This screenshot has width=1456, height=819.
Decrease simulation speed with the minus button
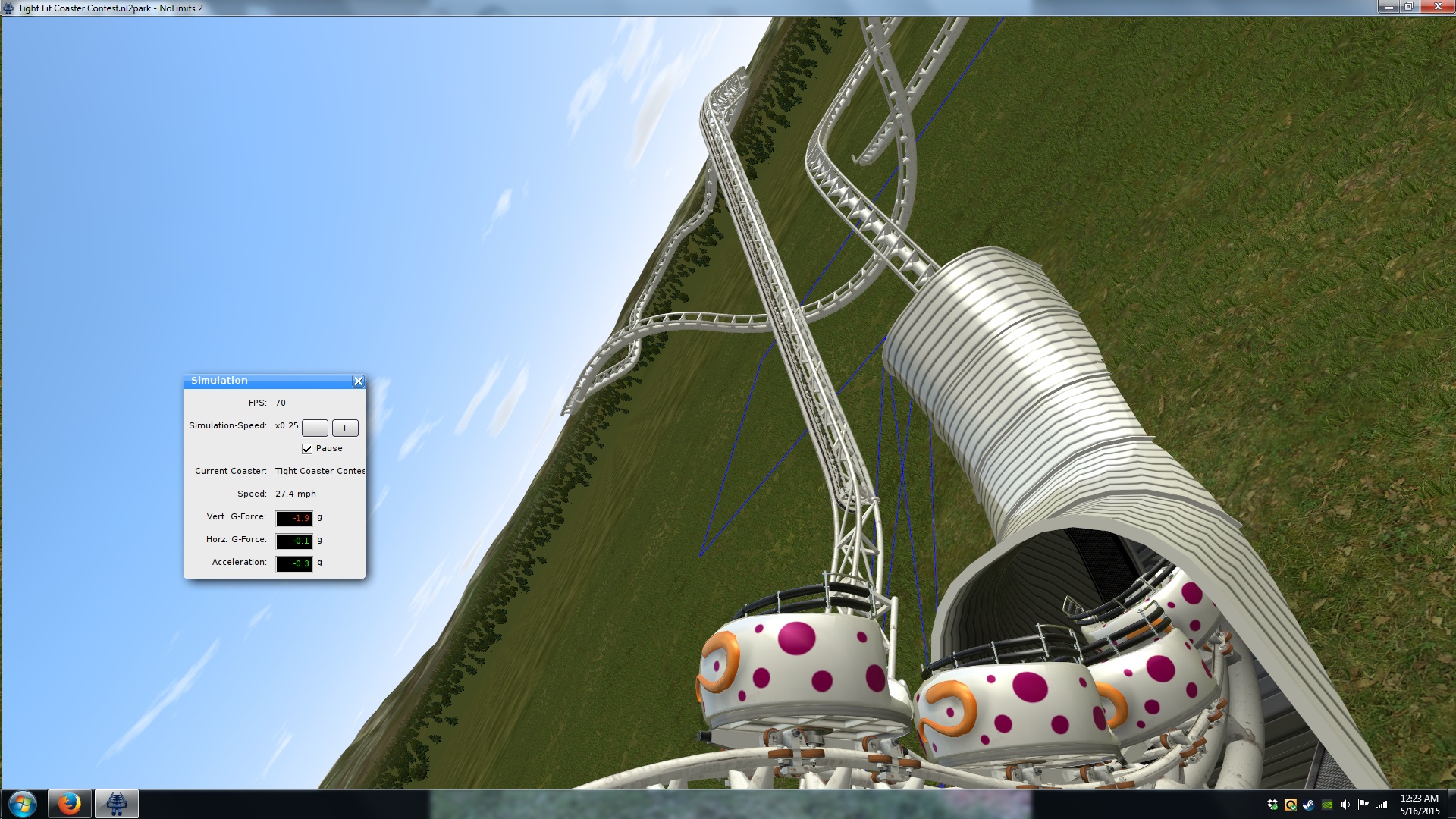315,428
